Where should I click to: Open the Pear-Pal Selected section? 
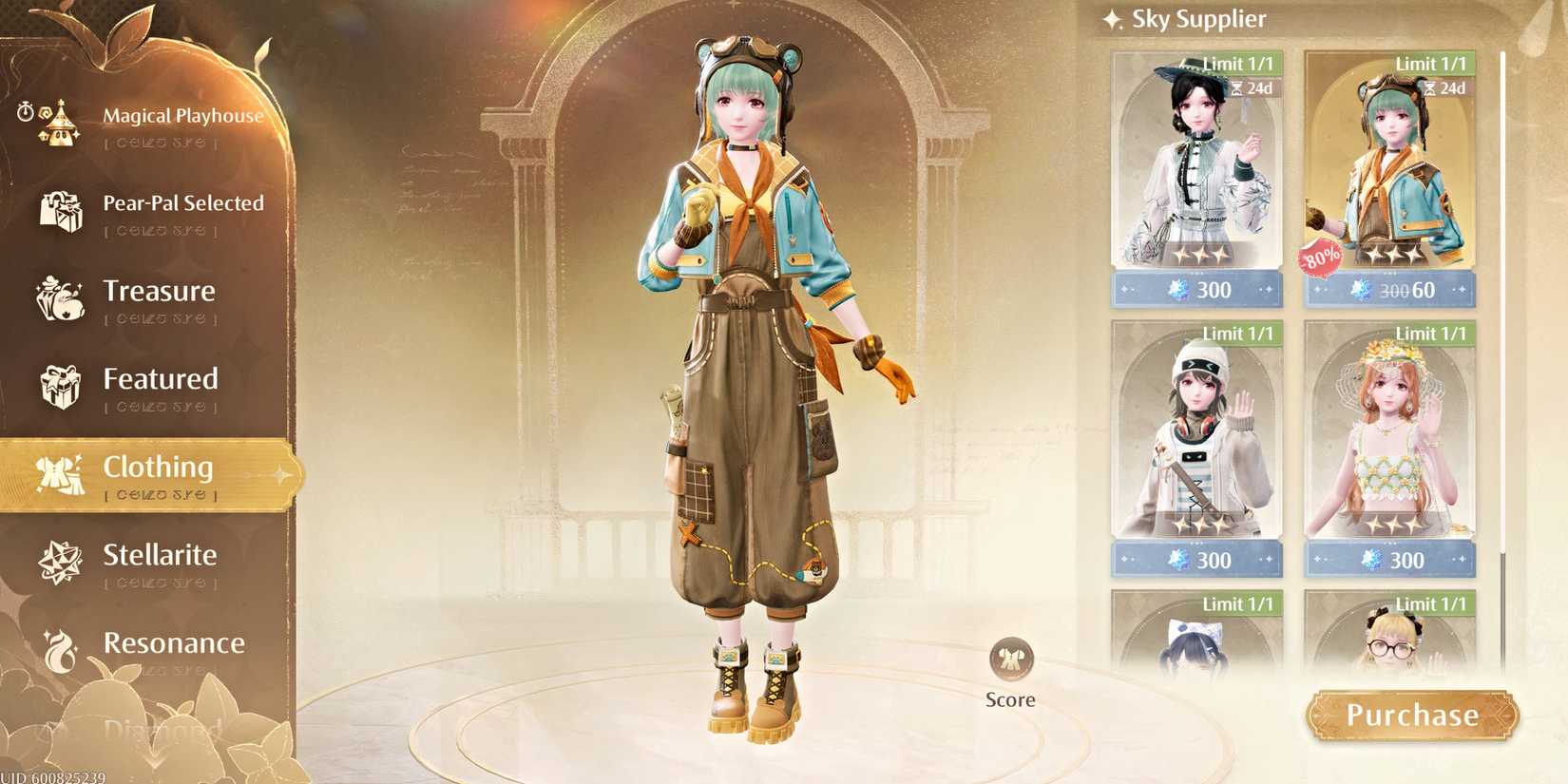(183, 202)
